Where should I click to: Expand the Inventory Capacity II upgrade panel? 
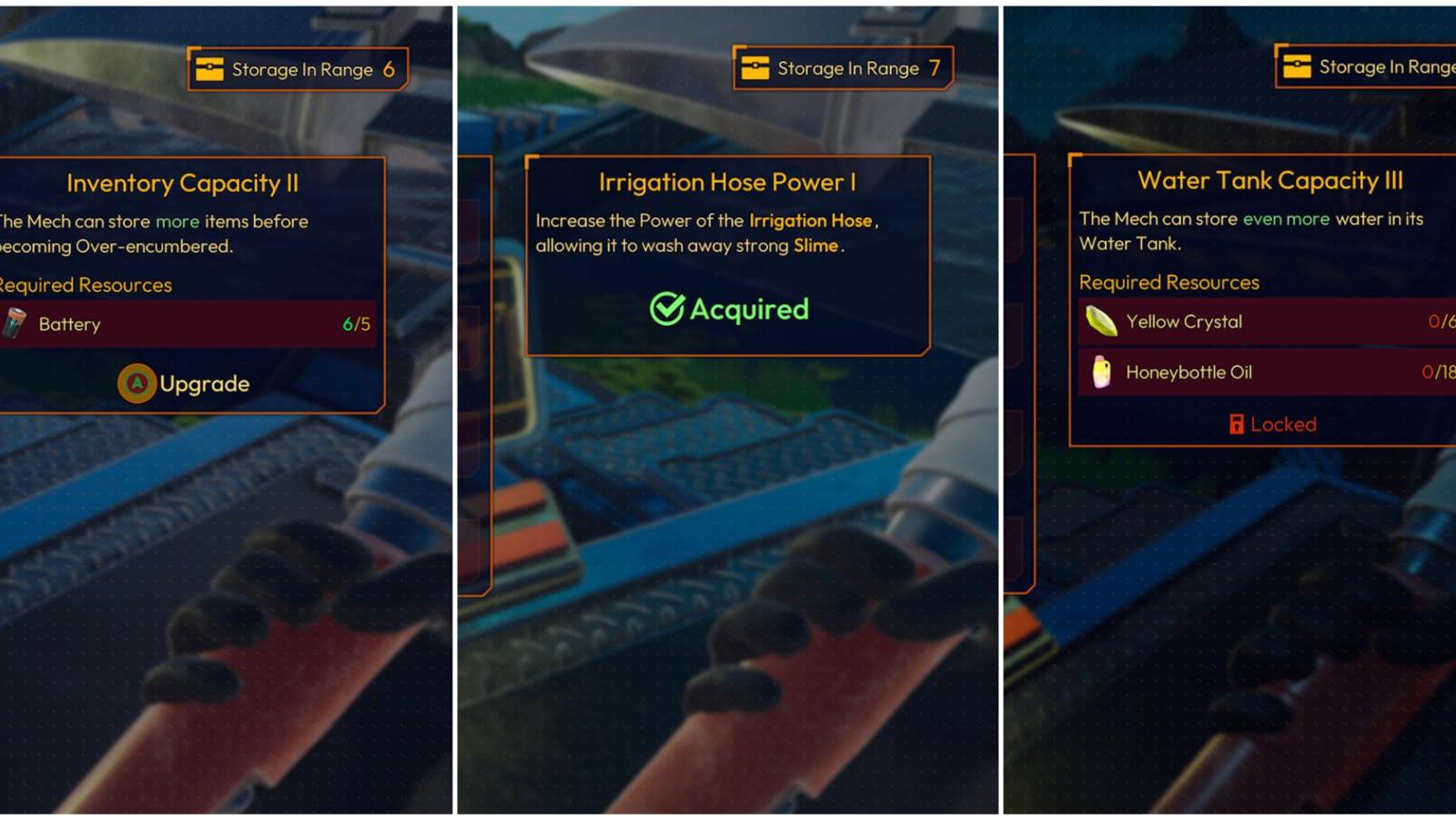point(180,184)
